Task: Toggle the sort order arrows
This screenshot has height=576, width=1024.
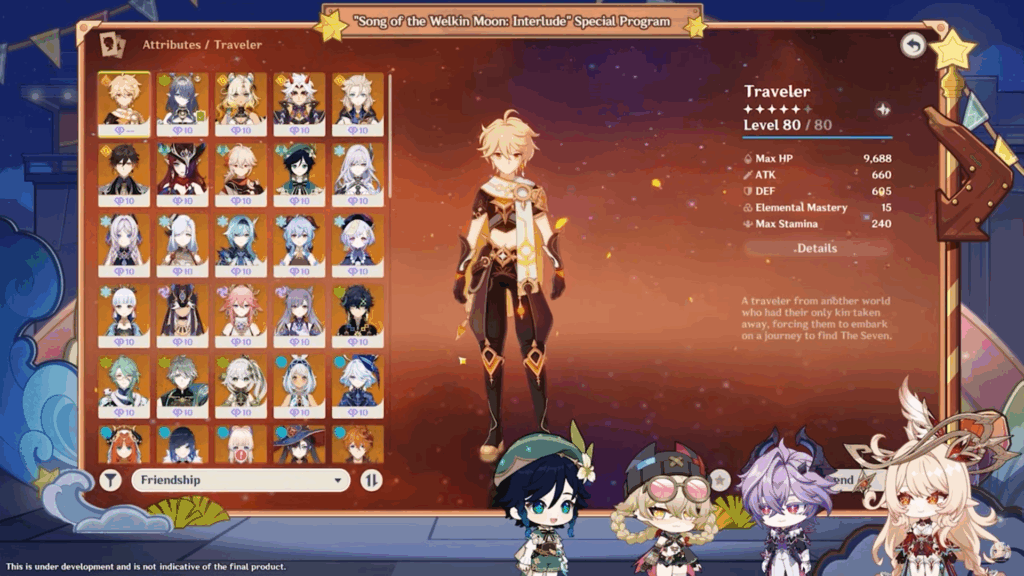Action: [x=371, y=480]
